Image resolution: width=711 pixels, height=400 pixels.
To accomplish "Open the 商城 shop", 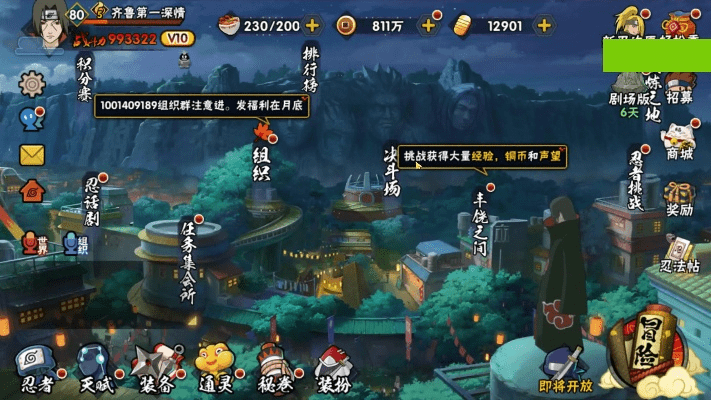I will click(x=679, y=142).
